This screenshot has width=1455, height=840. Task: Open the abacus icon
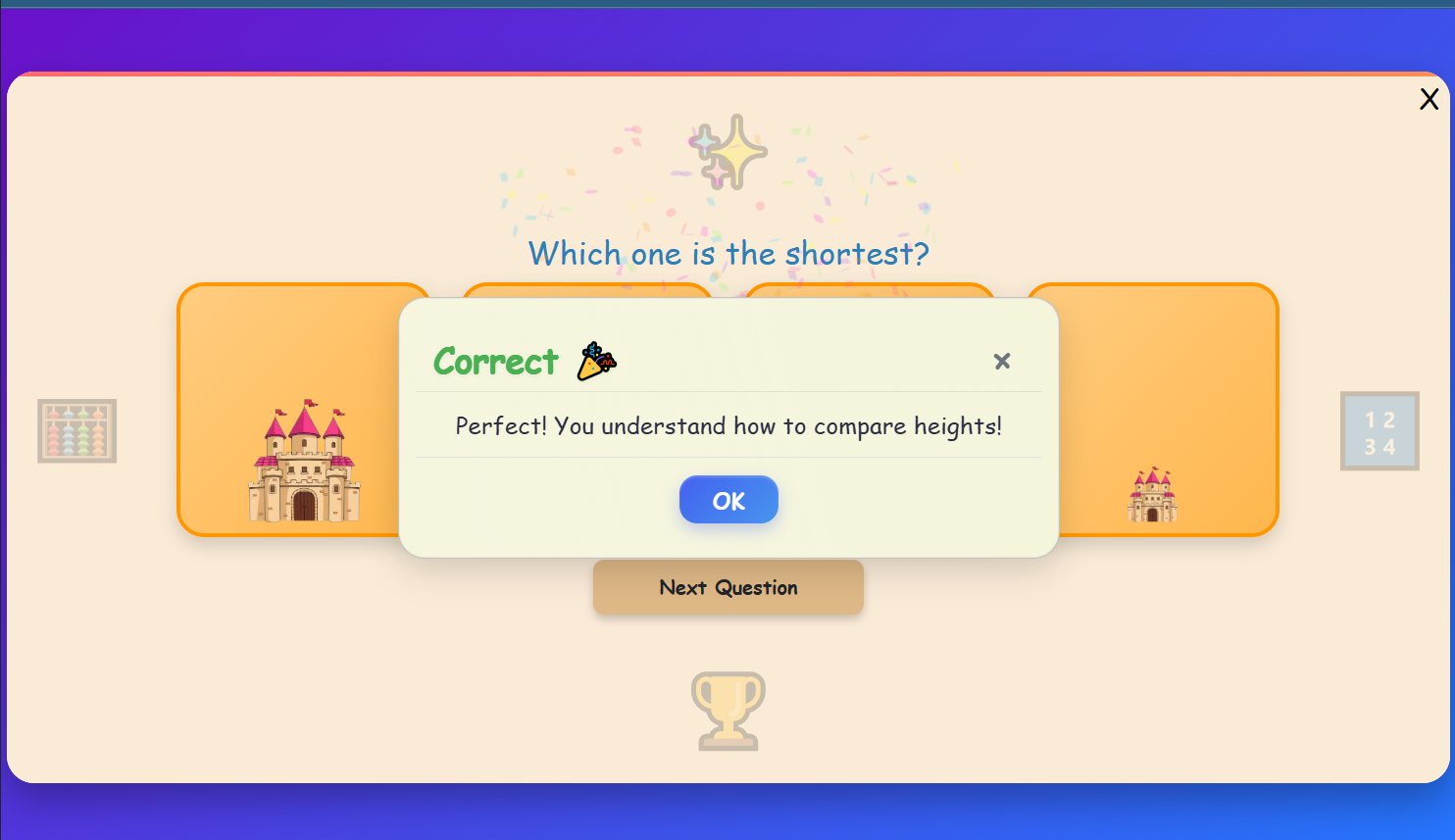point(77,431)
